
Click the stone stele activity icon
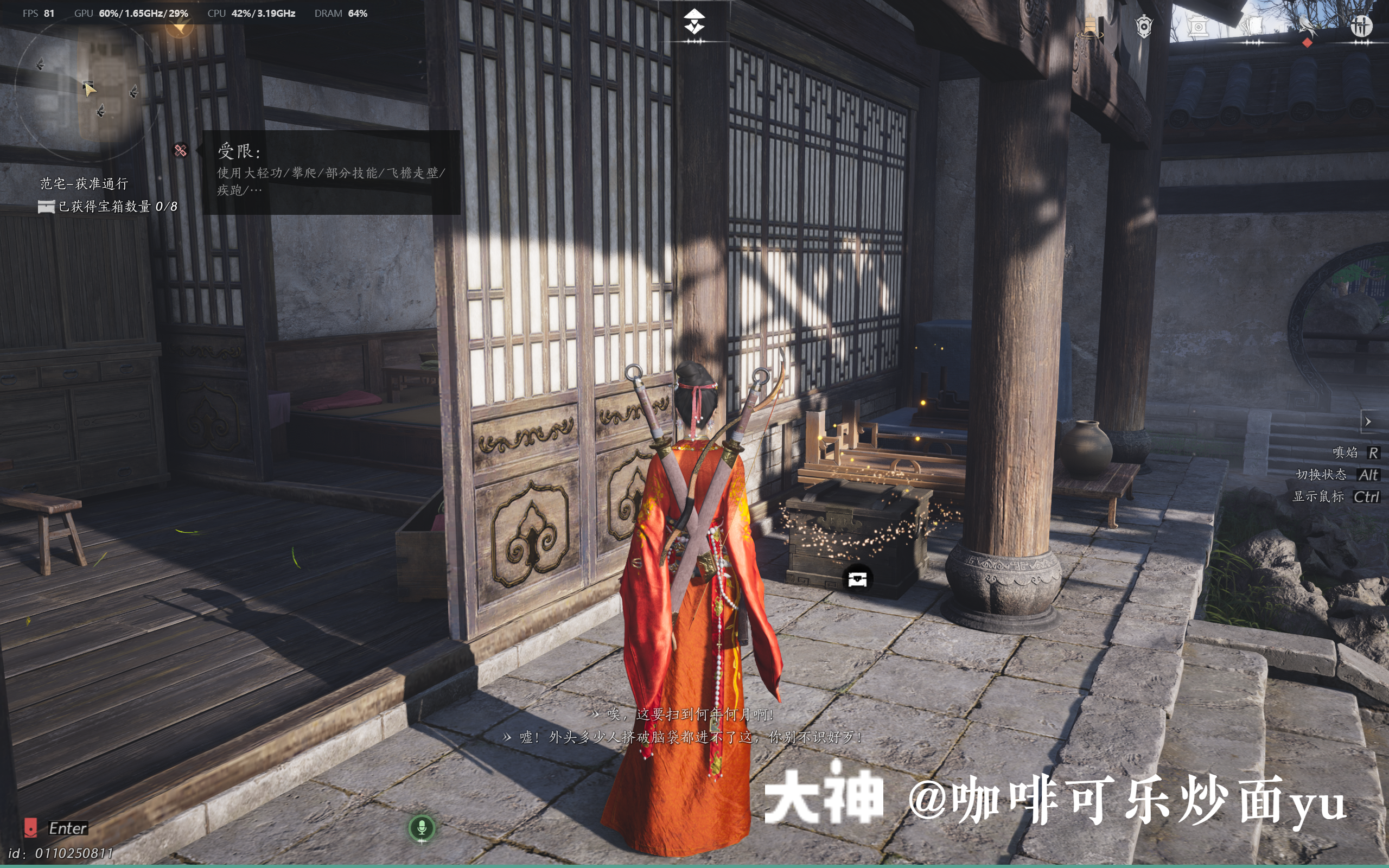pos(1199,27)
